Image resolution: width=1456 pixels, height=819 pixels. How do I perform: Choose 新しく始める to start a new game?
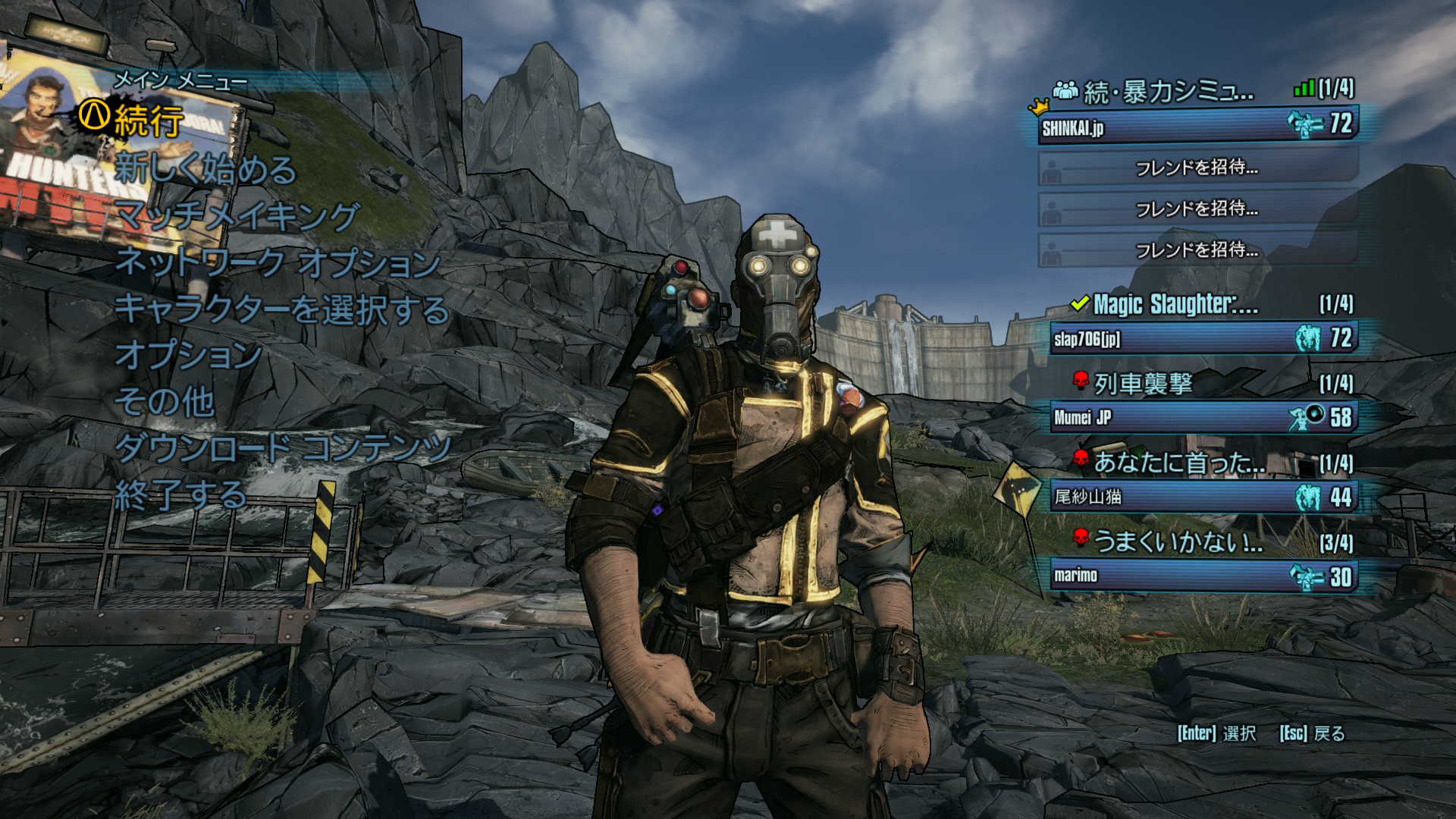click(205, 168)
